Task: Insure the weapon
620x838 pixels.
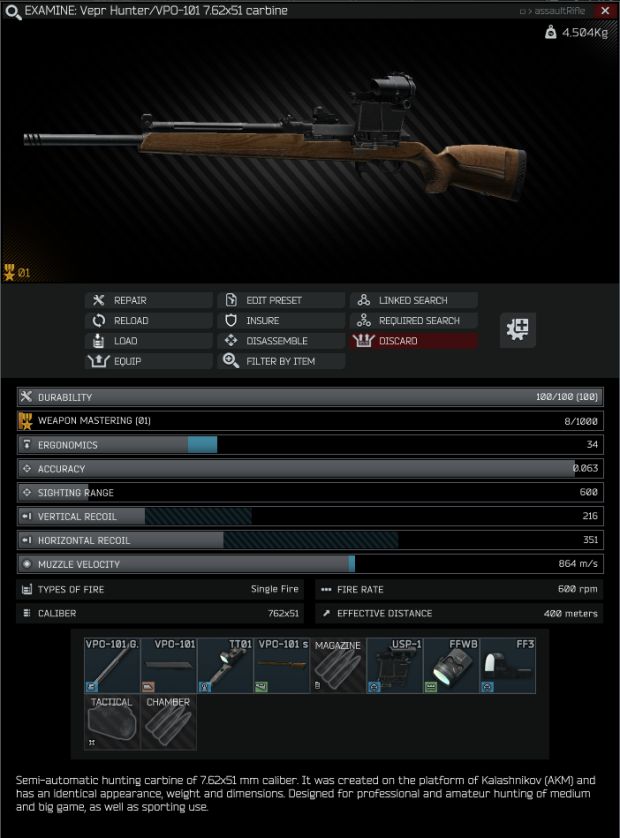Action: tap(281, 321)
